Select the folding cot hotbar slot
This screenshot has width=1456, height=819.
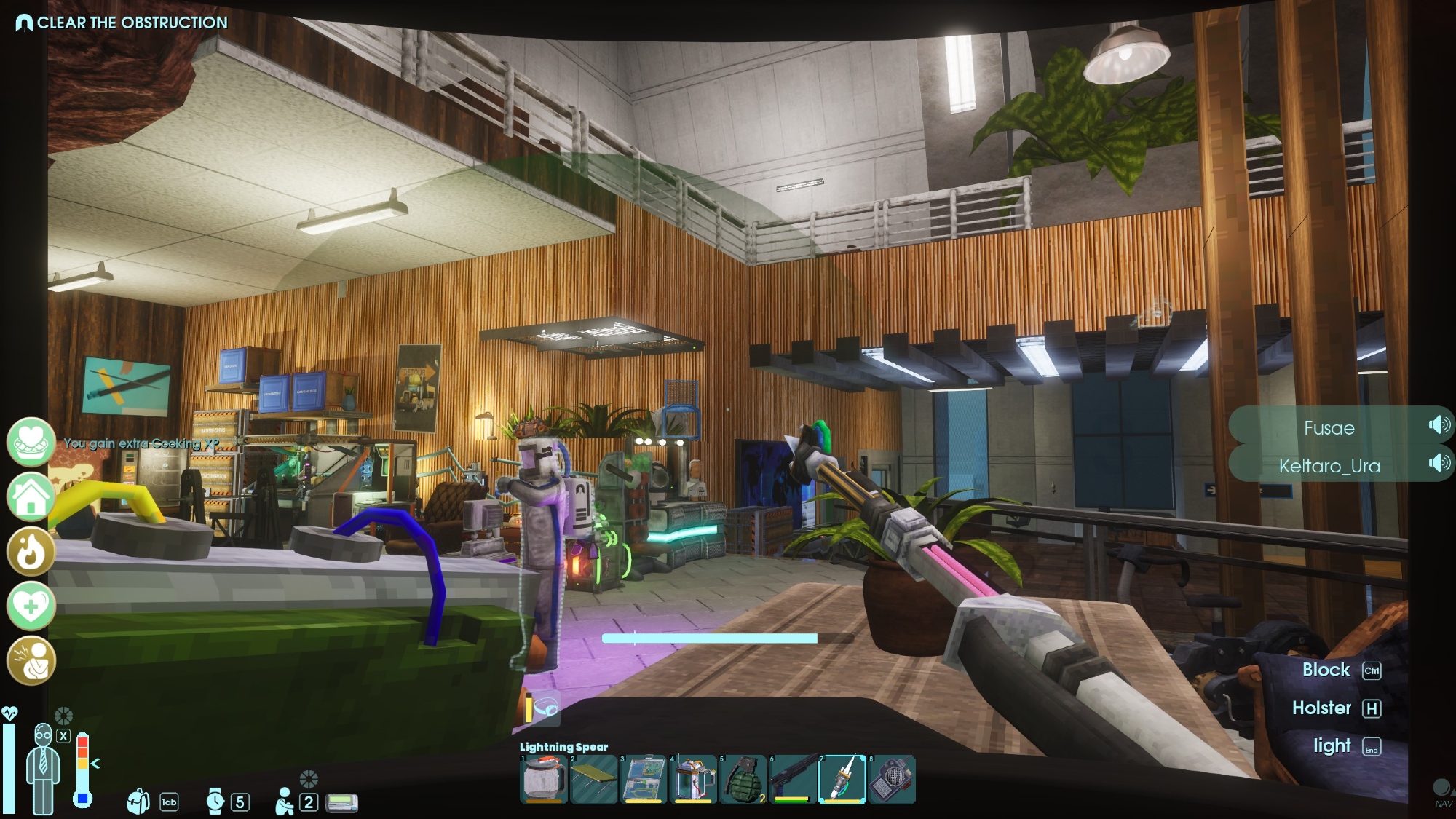coord(594,779)
